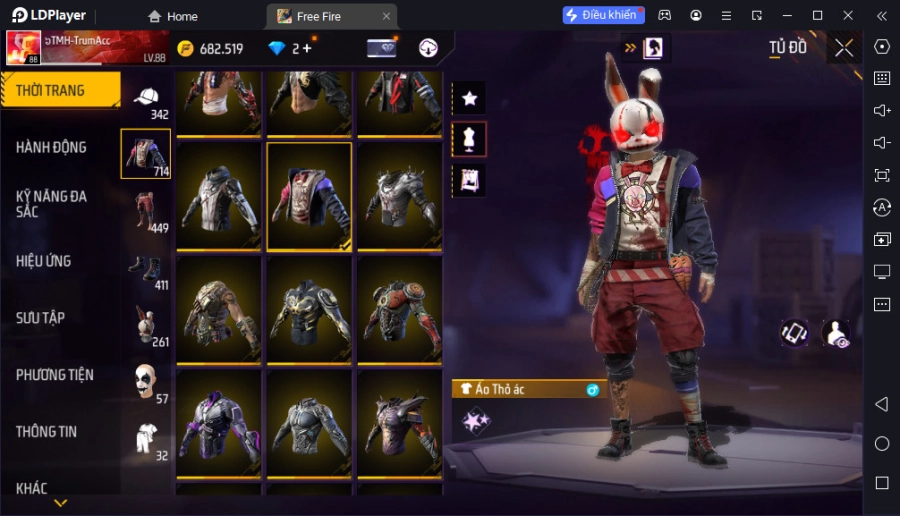Select the THÔNG TIN category
The height and width of the screenshot is (516, 900).
click(x=47, y=432)
